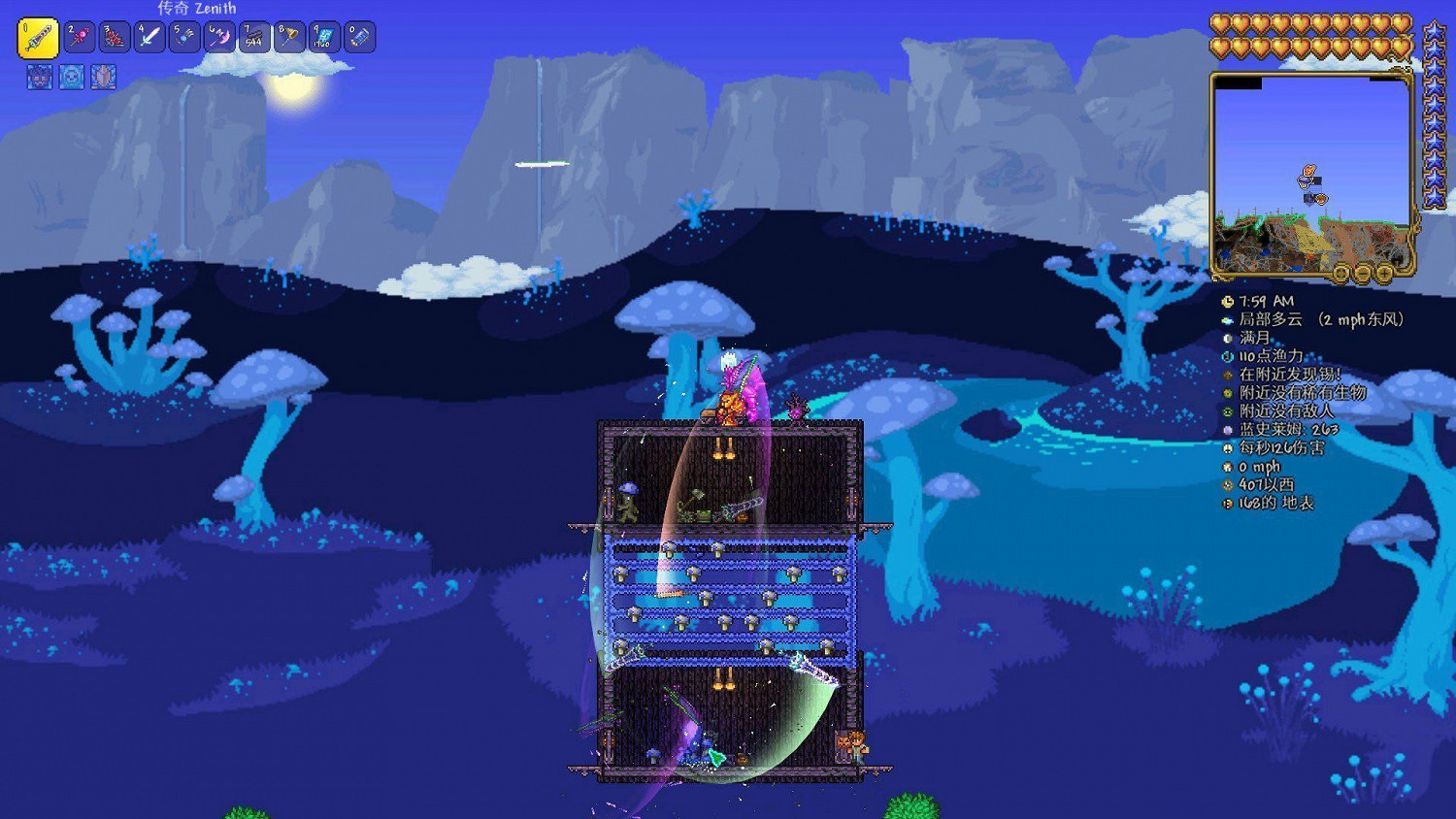The image size is (1456, 819).
Task: Select the pink scythe in hotbar slot 6
Action: pos(217,36)
